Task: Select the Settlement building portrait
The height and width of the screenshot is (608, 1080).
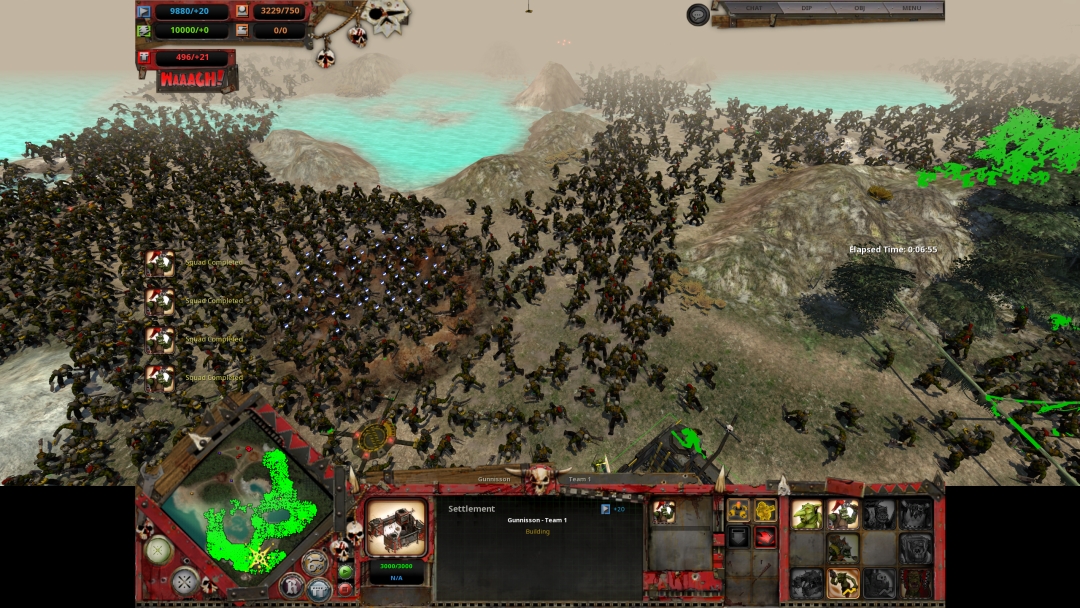Action: coord(395,527)
